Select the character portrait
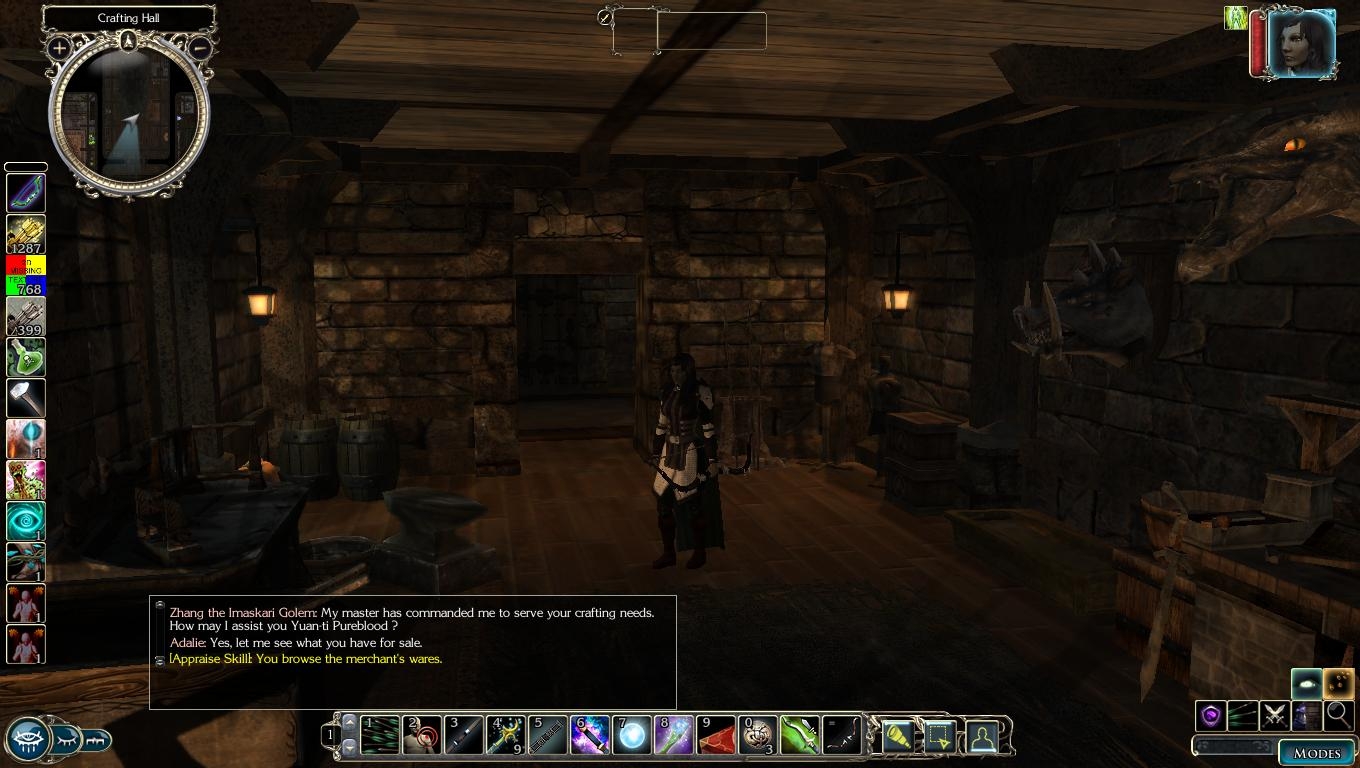Screen dimensions: 1360x768 click(1301, 43)
